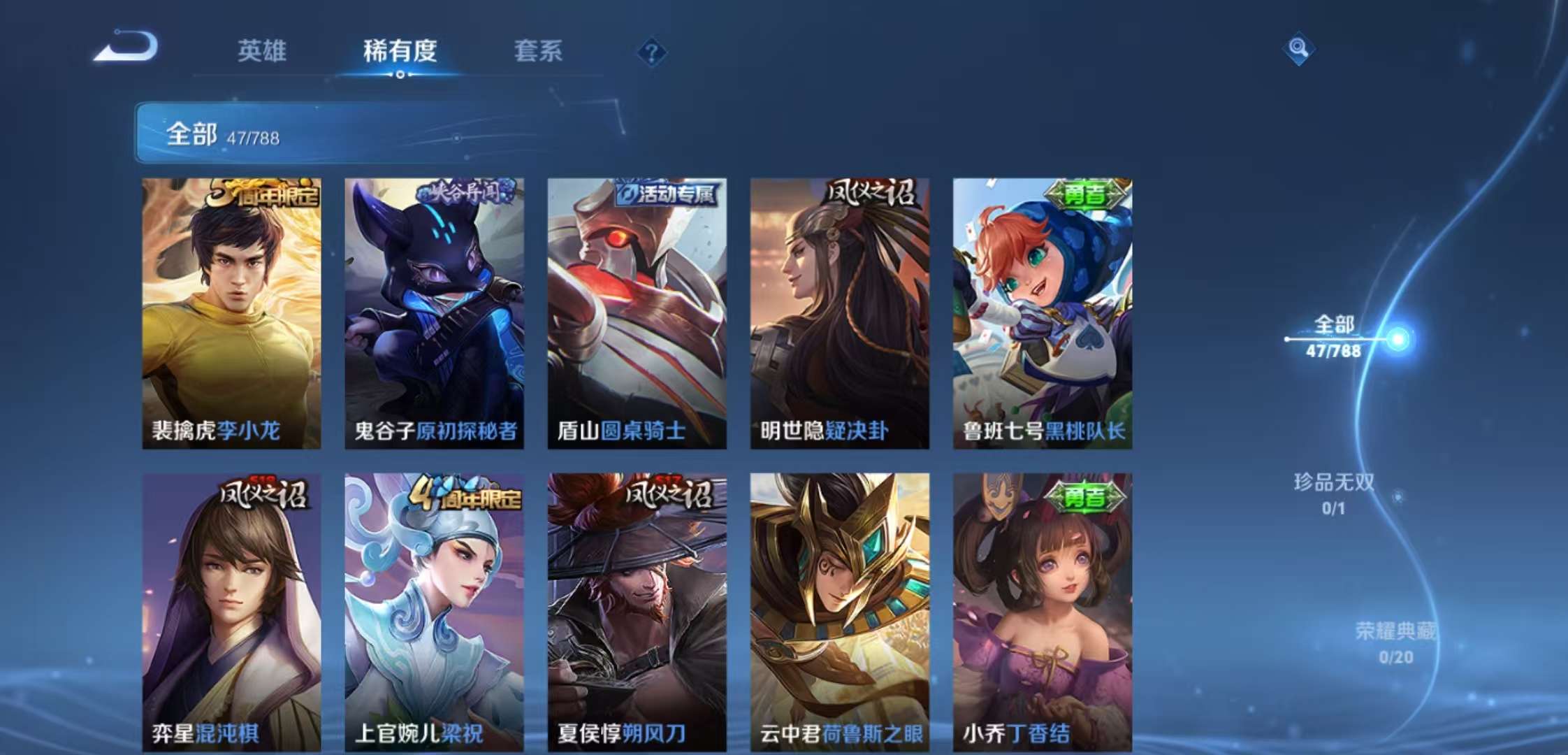The width and height of the screenshot is (1568, 755).
Task: Switch to the 套系 tab
Action: 538,50
